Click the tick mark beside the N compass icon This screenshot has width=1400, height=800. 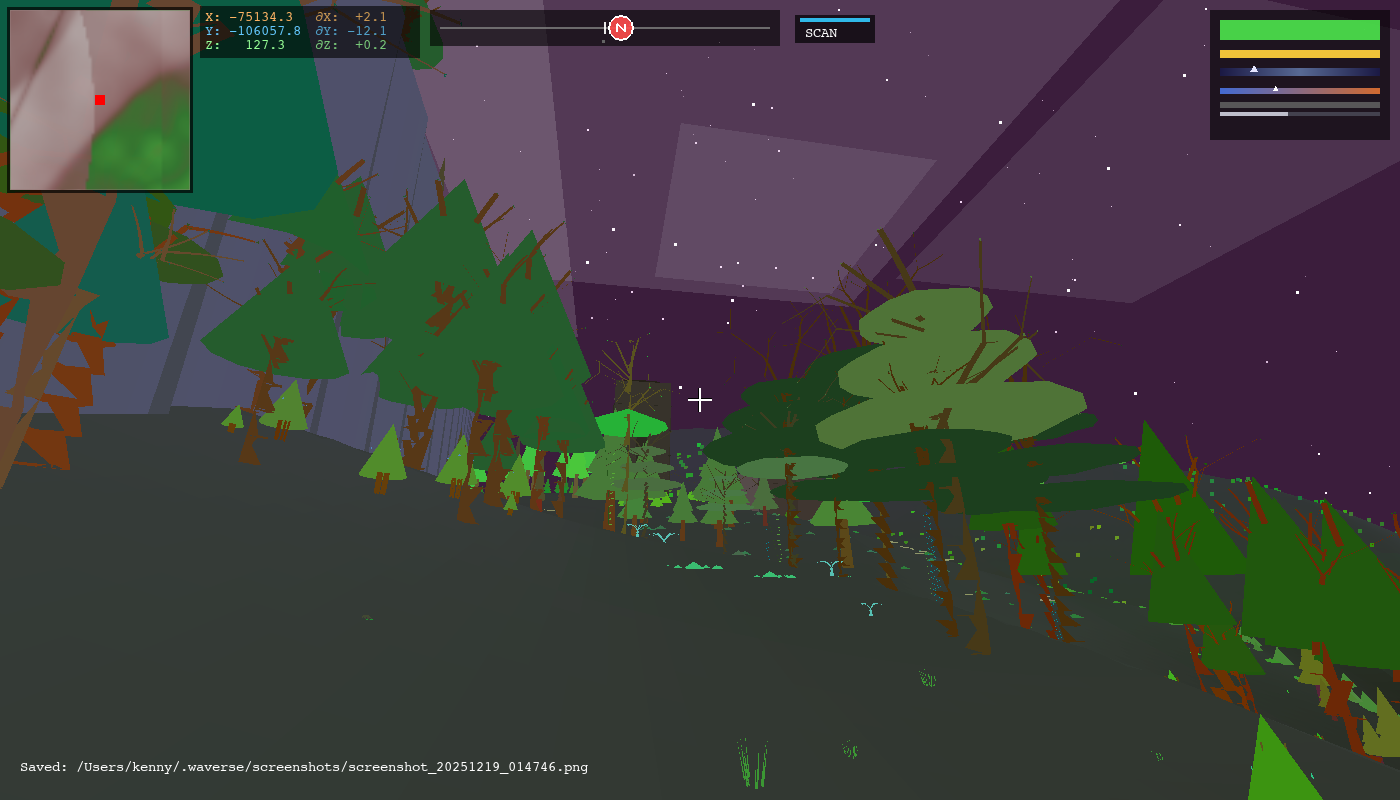pyautogui.click(x=606, y=28)
